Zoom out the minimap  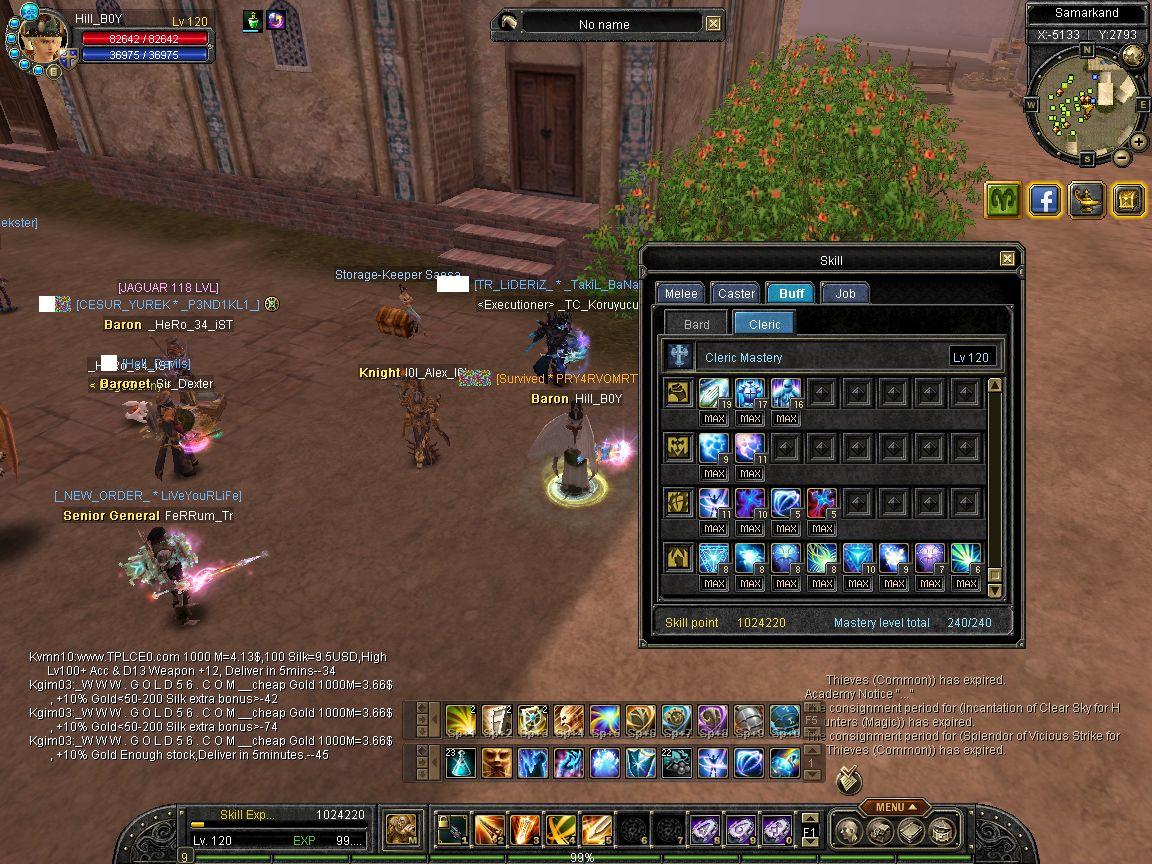point(1122,158)
